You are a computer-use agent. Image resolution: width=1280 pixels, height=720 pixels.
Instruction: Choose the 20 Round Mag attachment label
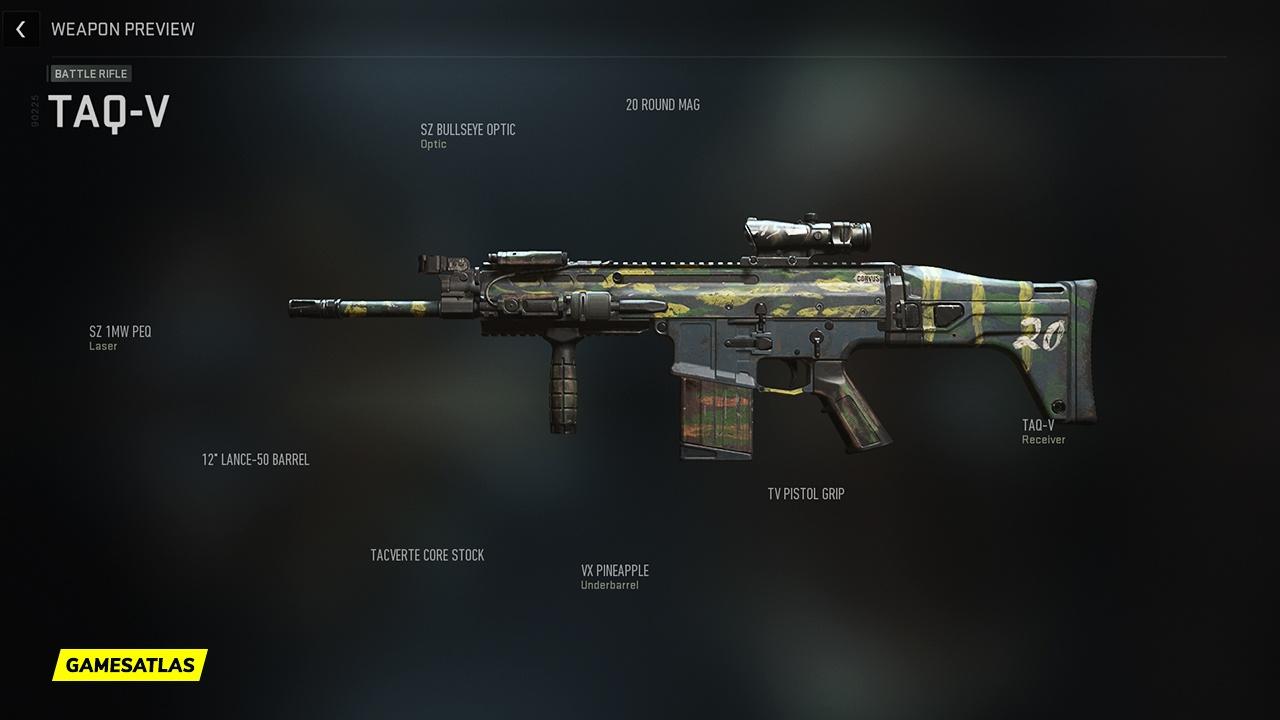[x=662, y=105]
